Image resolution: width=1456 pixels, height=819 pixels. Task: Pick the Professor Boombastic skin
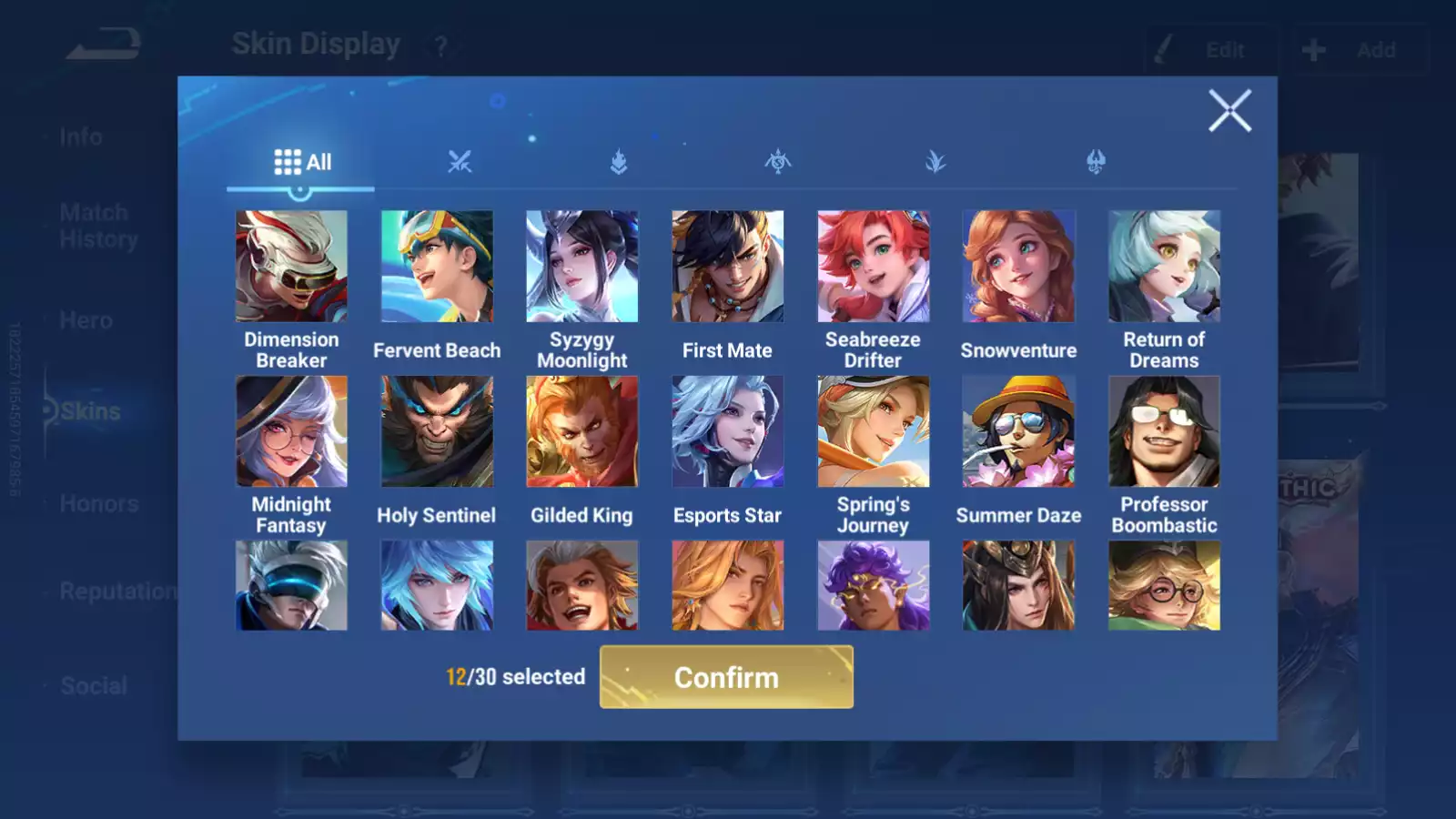[1164, 431]
